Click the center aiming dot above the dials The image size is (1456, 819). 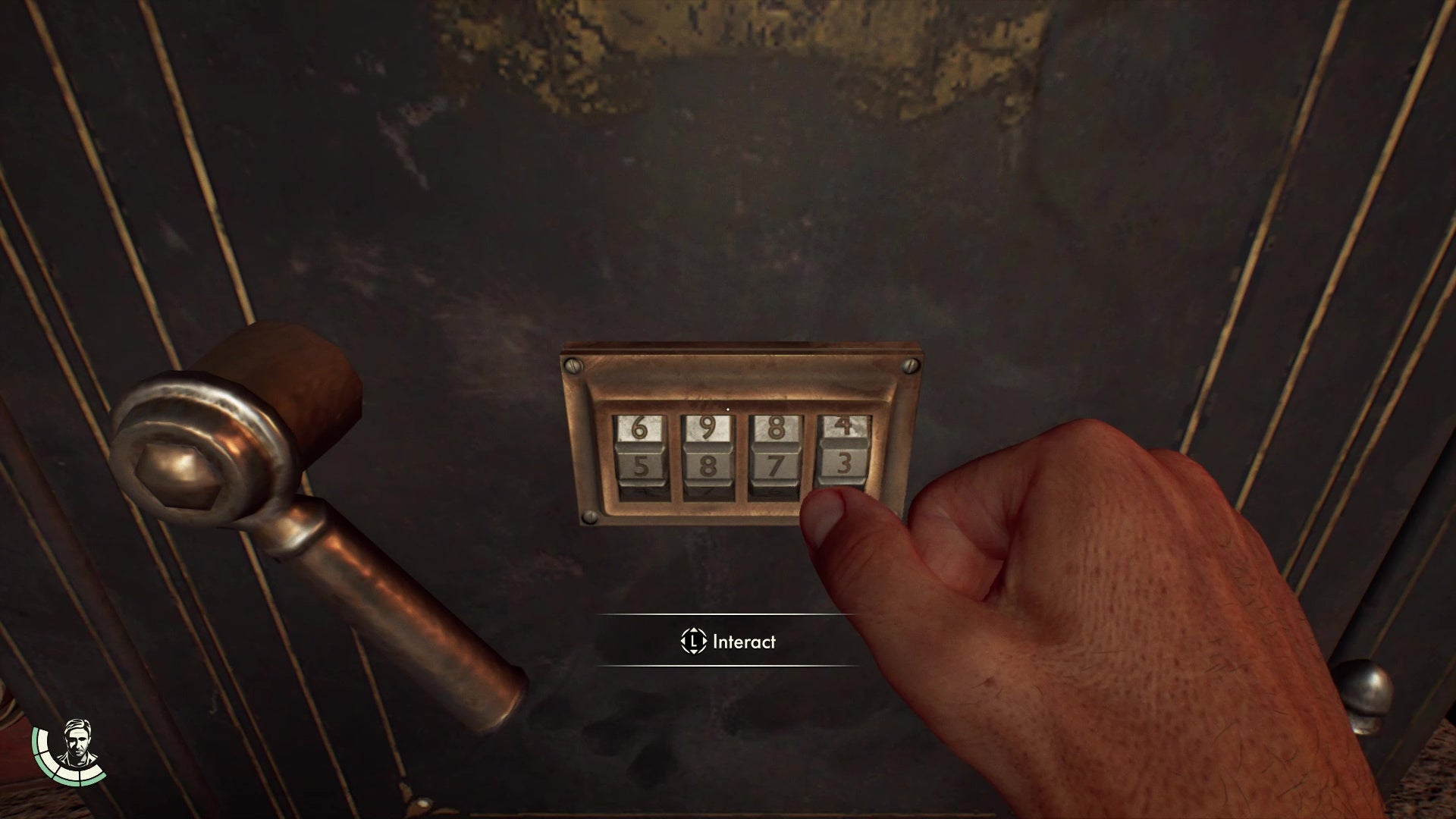click(x=727, y=408)
